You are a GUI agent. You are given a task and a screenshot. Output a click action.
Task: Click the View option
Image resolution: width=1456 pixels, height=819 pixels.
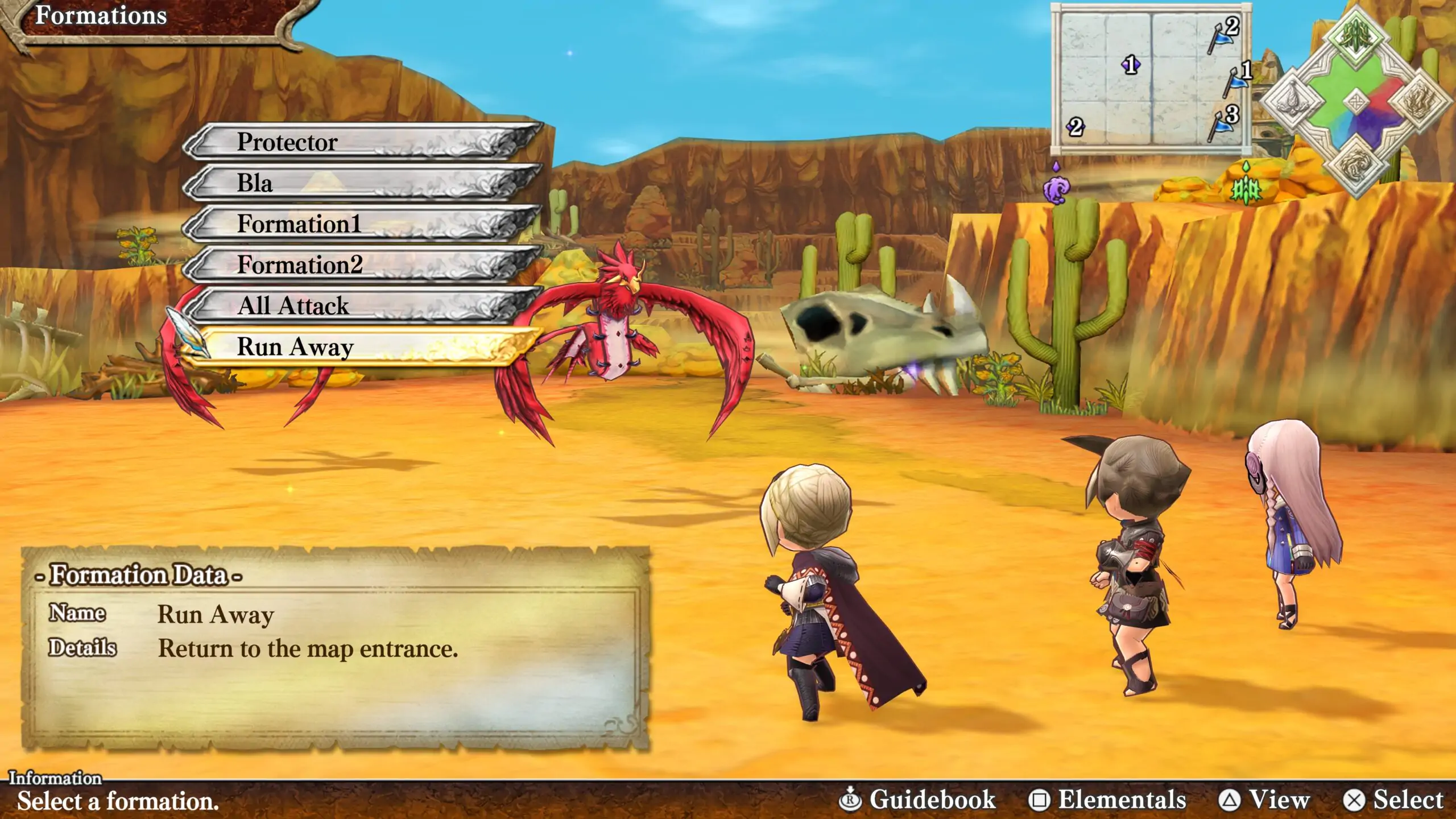pyautogui.click(x=1264, y=800)
